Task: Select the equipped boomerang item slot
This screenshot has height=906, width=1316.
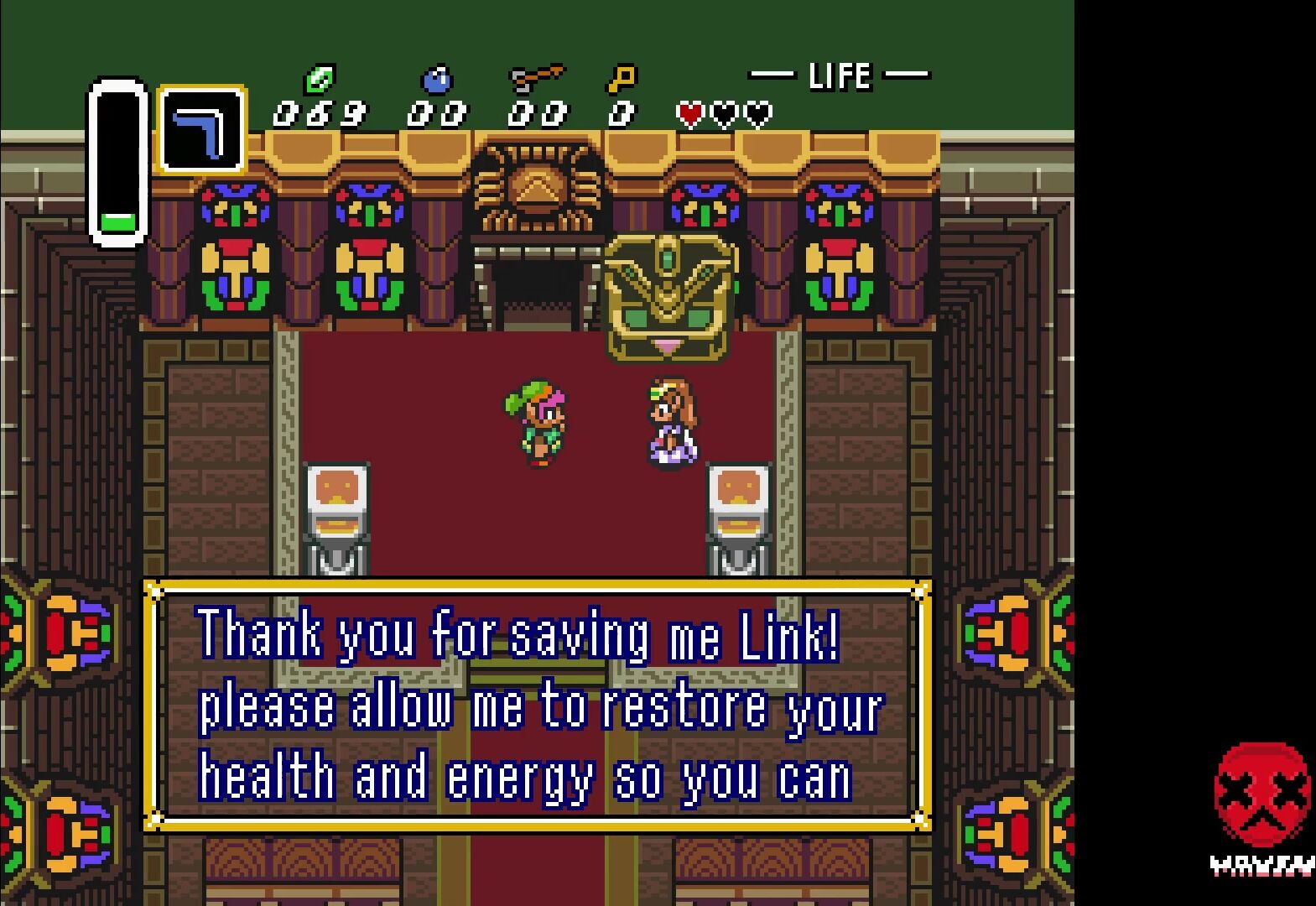Action: (201, 130)
